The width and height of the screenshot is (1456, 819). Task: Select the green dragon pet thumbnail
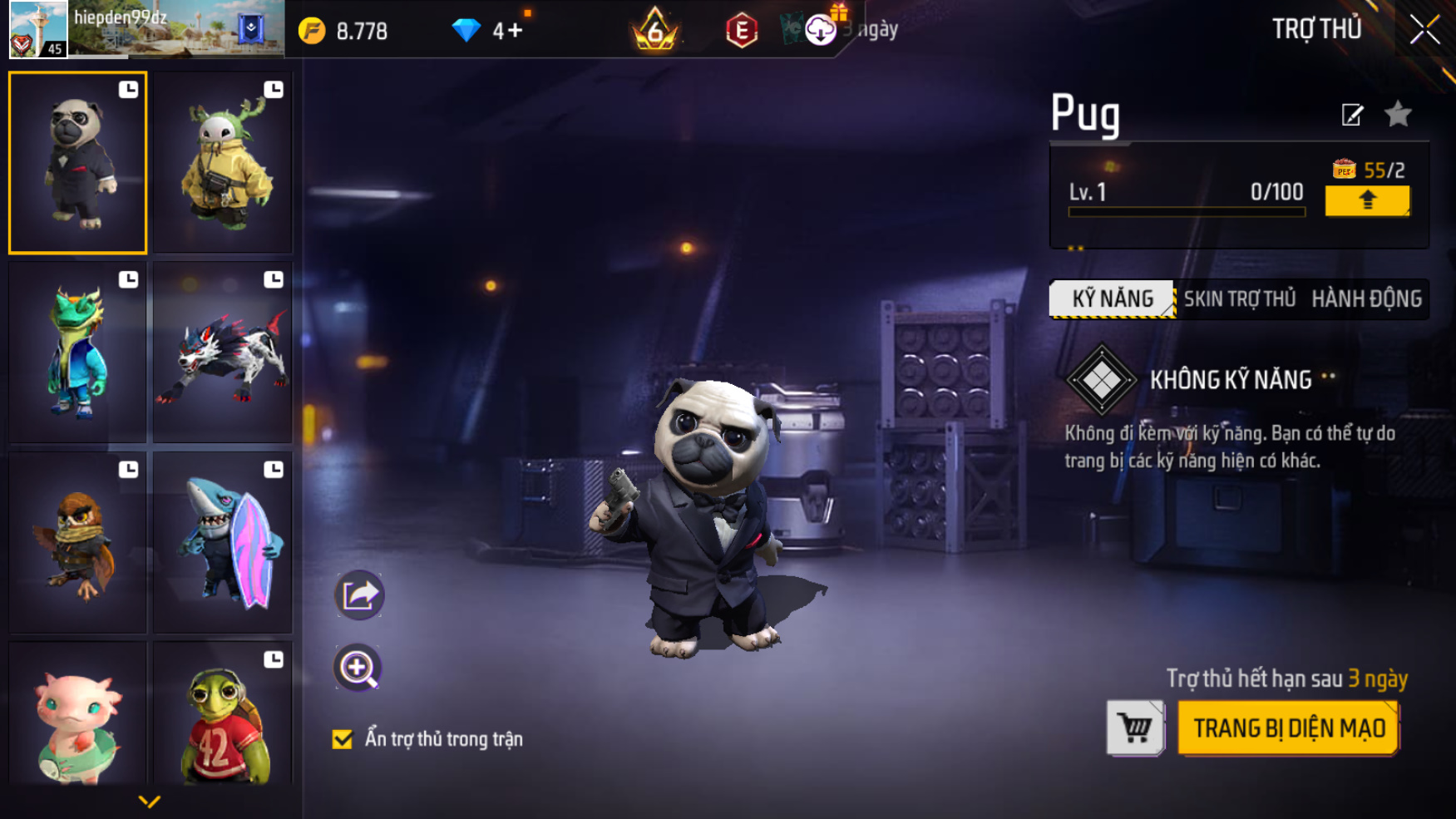click(77, 353)
